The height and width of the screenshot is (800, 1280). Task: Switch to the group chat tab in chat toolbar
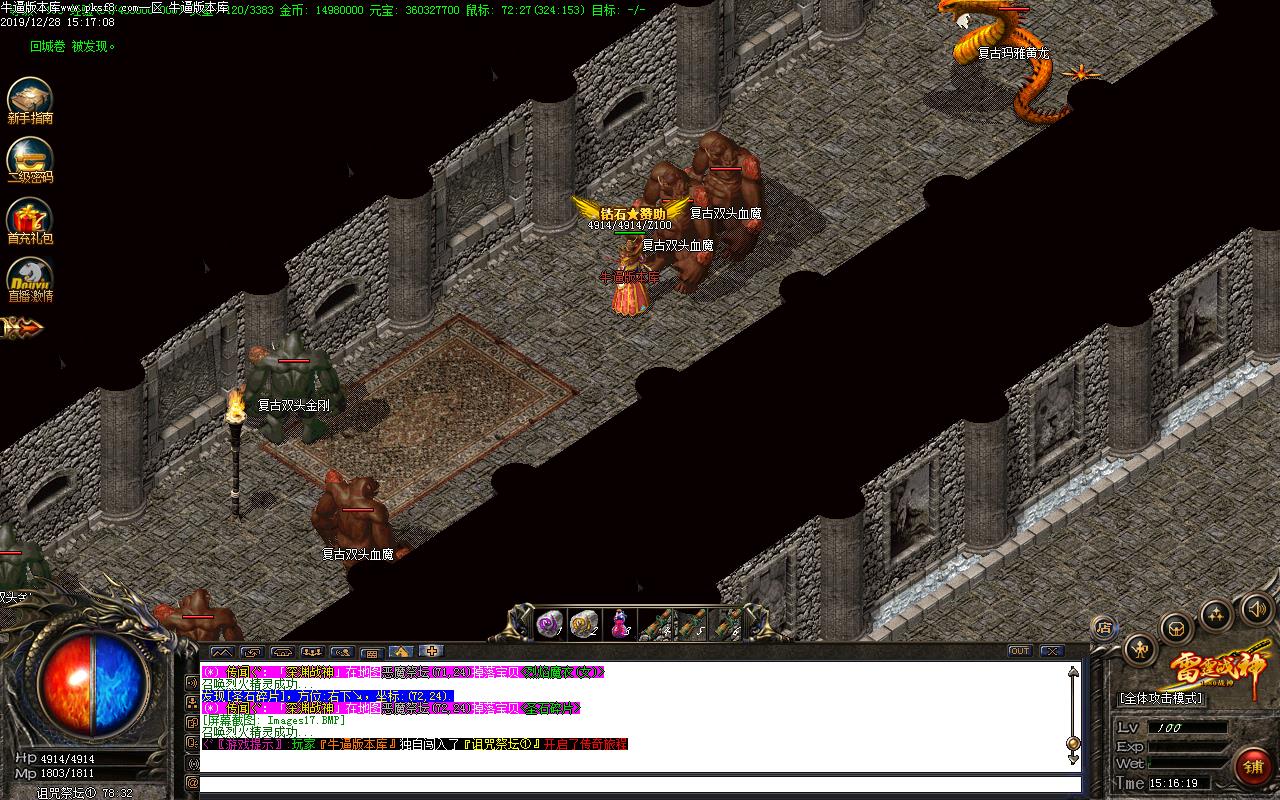310,650
